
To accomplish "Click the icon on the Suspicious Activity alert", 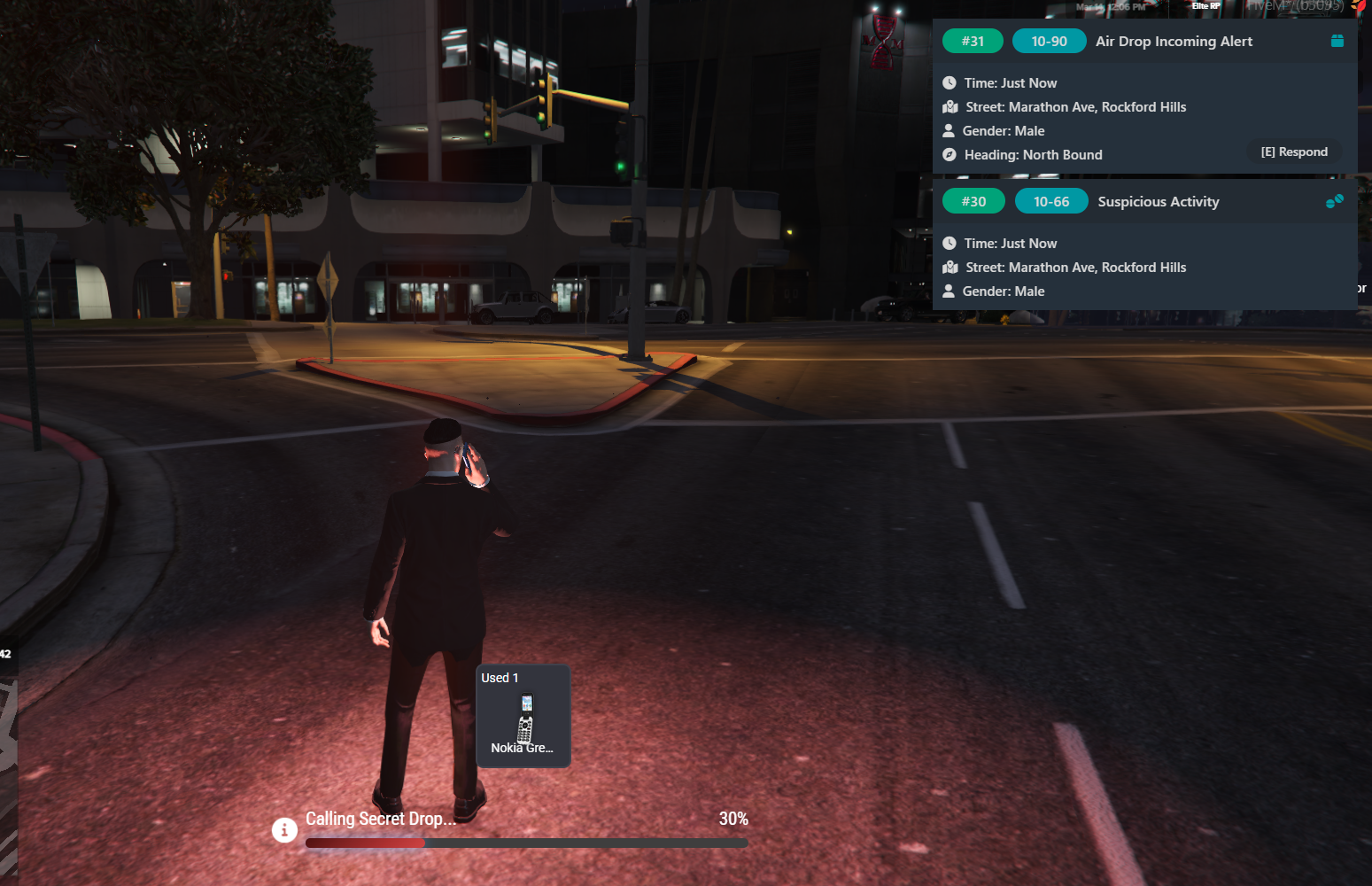I will pyautogui.click(x=1334, y=201).
